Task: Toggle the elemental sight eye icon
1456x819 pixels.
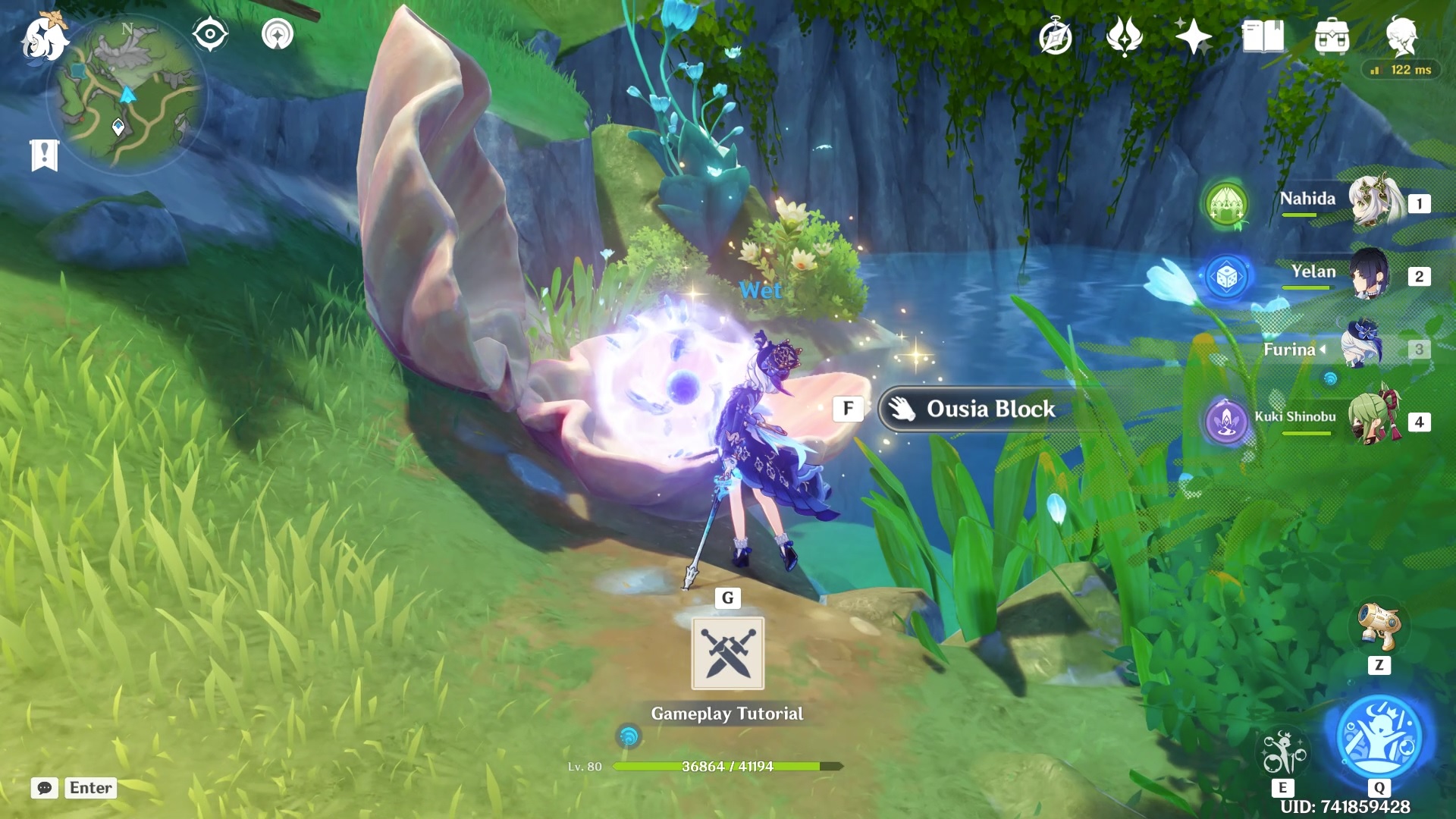Action: pyautogui.click(x=209, y=34)
